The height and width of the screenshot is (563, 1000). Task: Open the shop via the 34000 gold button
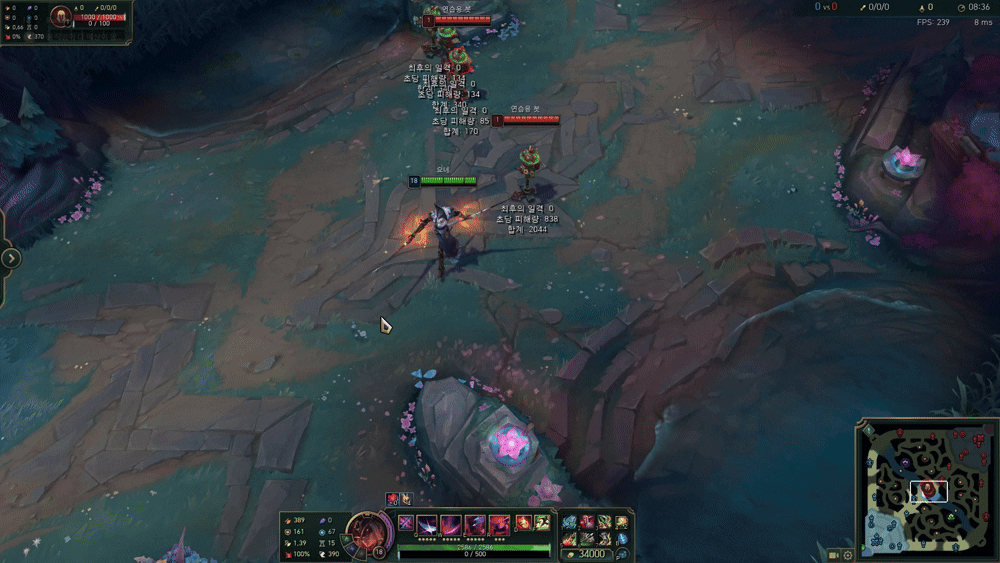(x=591, y=554)
